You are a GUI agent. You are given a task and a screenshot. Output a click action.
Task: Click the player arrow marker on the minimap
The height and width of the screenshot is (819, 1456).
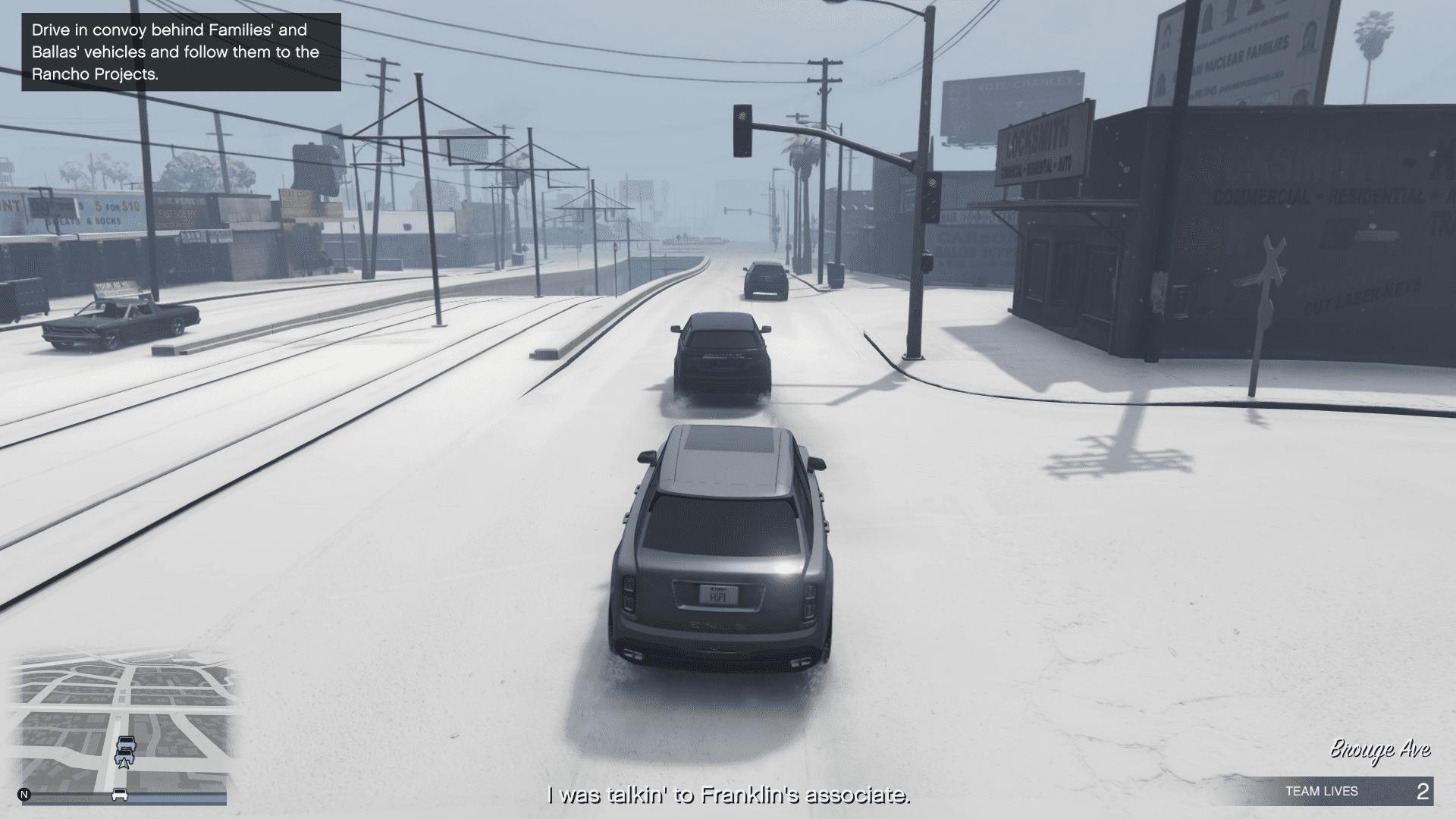[x=124, y=762]
